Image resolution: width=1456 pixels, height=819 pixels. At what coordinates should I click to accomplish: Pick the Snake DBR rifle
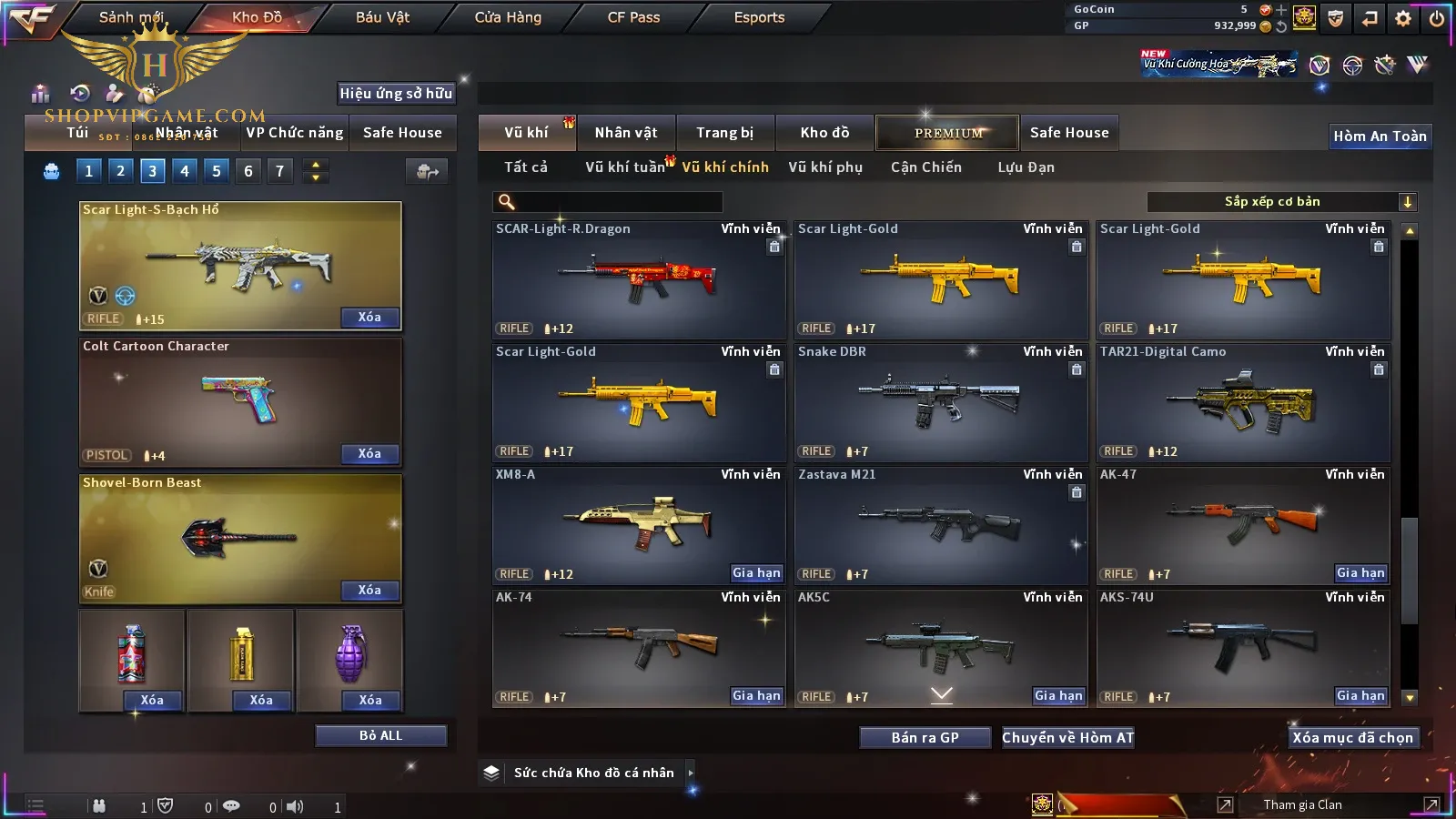[x=940, y=402]
